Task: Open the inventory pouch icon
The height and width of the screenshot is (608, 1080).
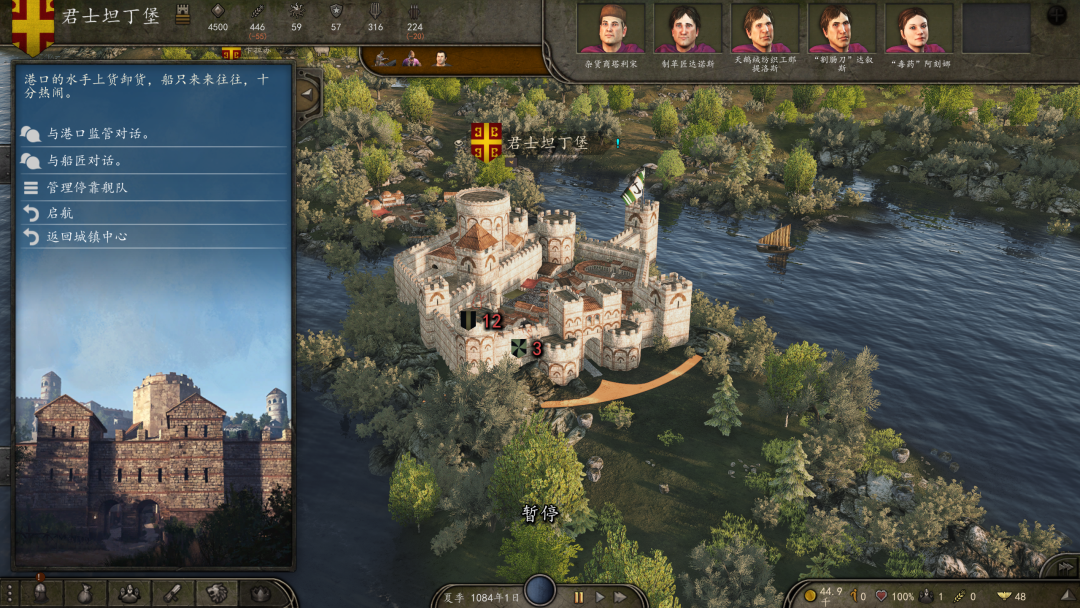Action: [x=84, y=593]
